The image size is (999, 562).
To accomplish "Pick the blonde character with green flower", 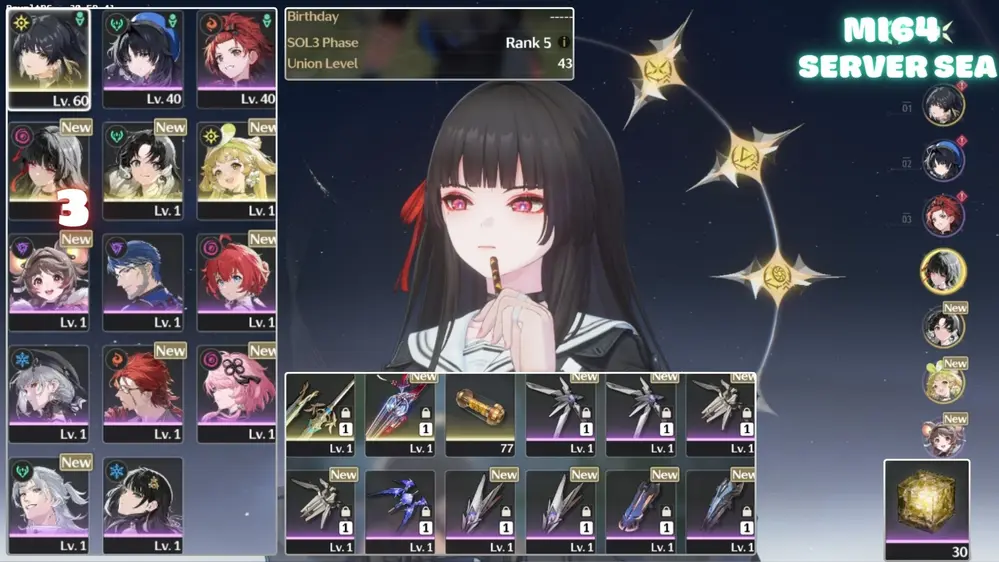I will pyautogui.click(x=236, y=169).
